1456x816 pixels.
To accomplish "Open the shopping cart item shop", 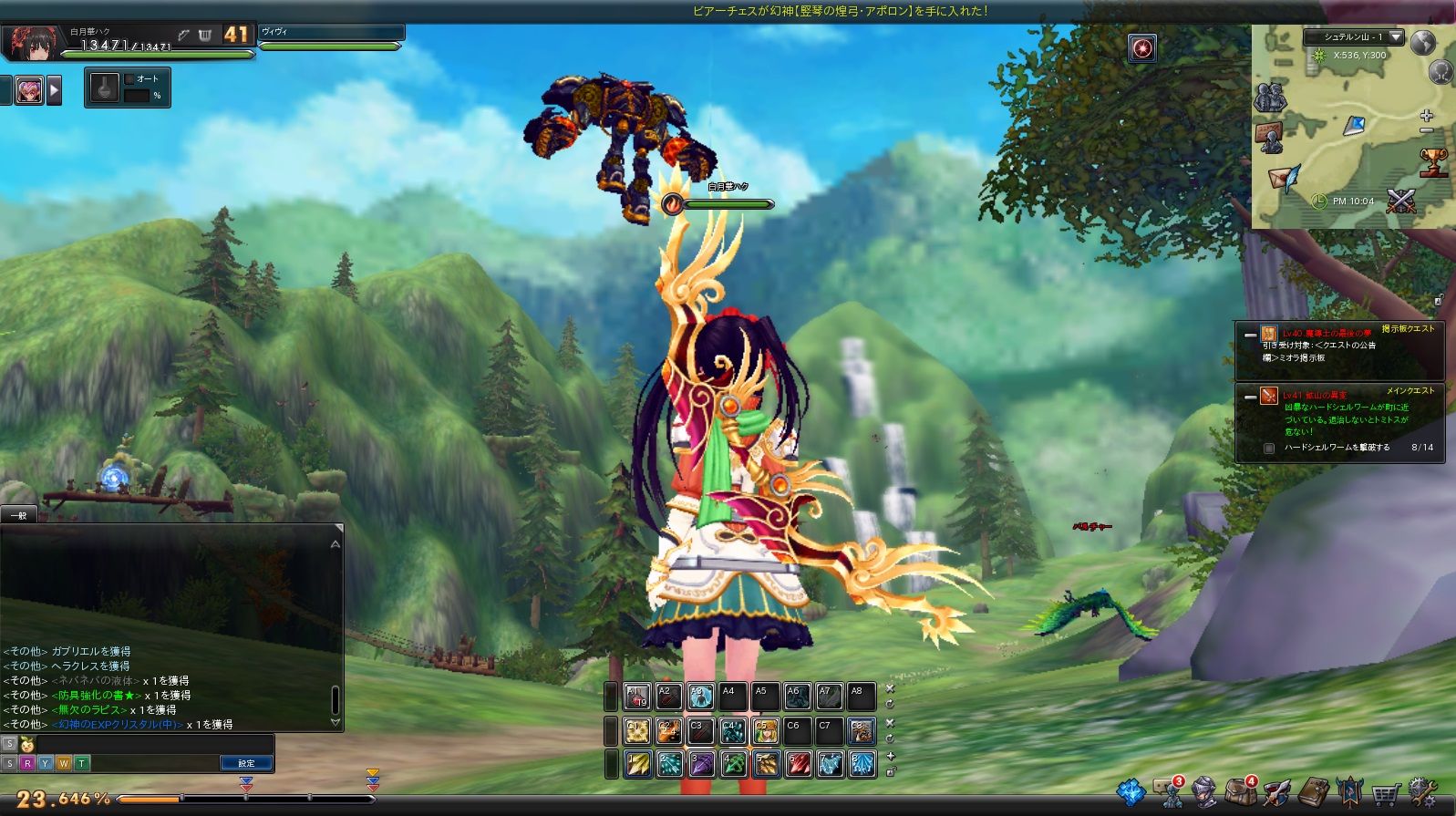I will (1385, 794).
